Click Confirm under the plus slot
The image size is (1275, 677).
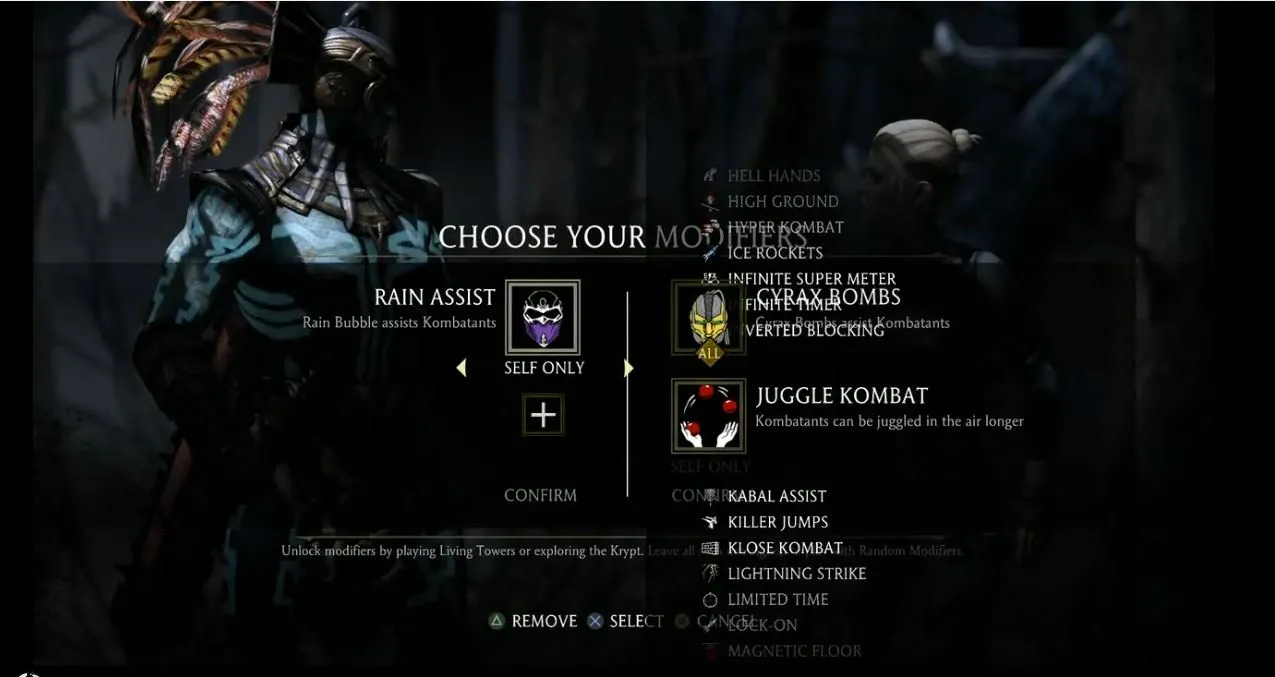(x=540, y=495)
